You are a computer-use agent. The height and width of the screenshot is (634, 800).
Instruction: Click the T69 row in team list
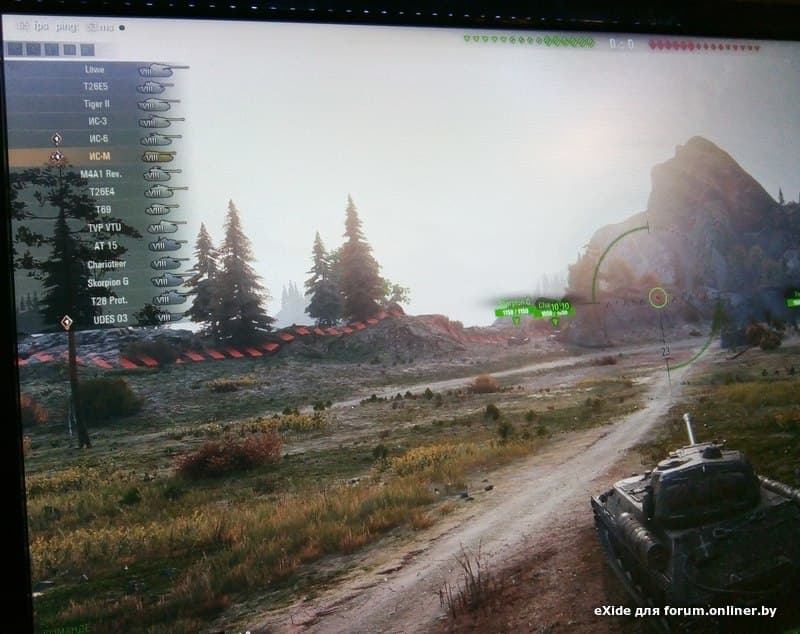point(102,209)
